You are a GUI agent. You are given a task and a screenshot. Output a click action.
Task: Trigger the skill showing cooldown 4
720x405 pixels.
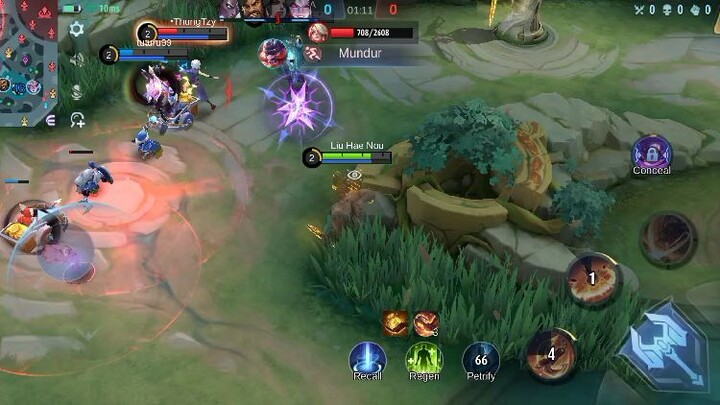(551, 353)
